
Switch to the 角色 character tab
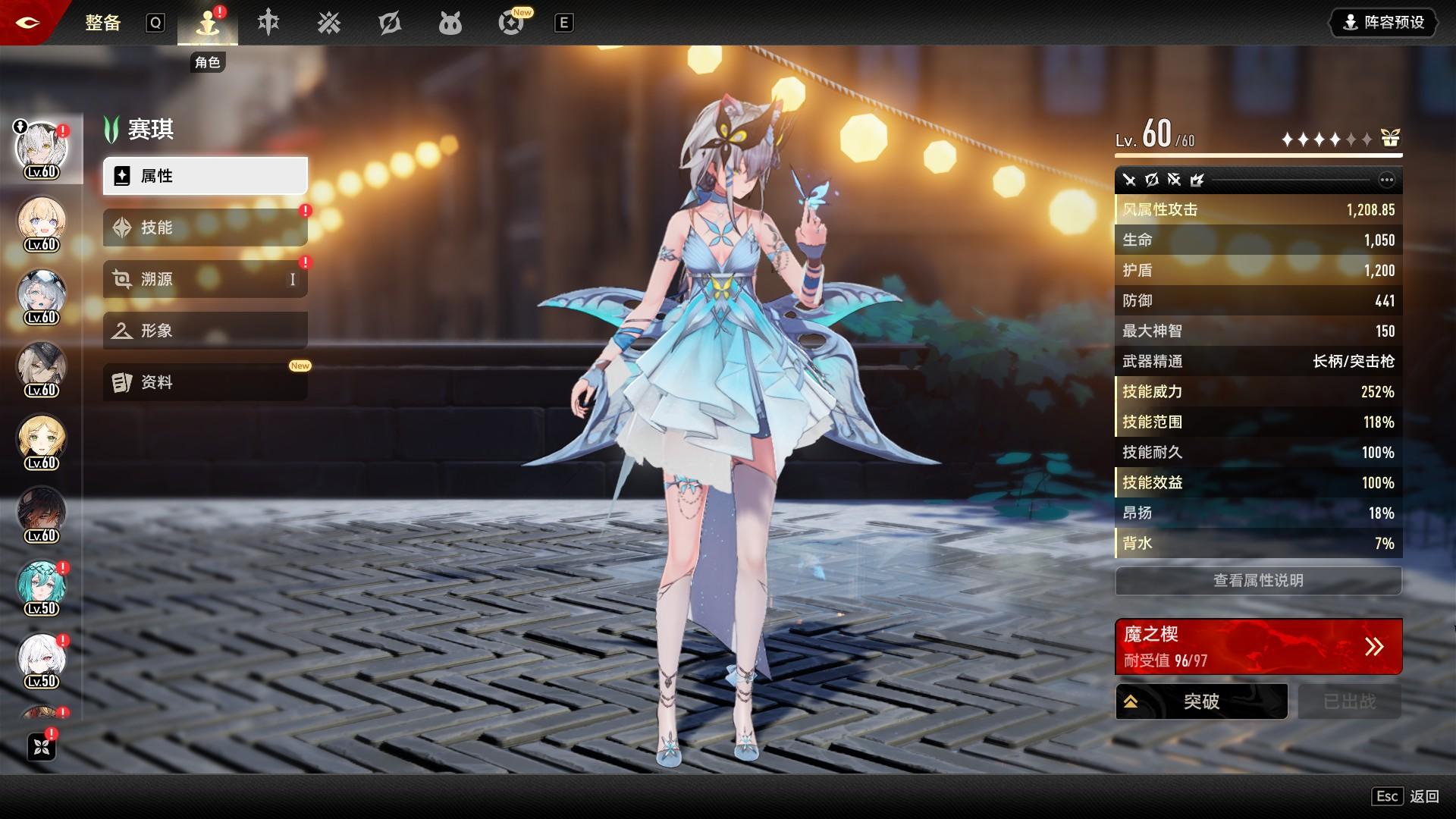point(207,24)
